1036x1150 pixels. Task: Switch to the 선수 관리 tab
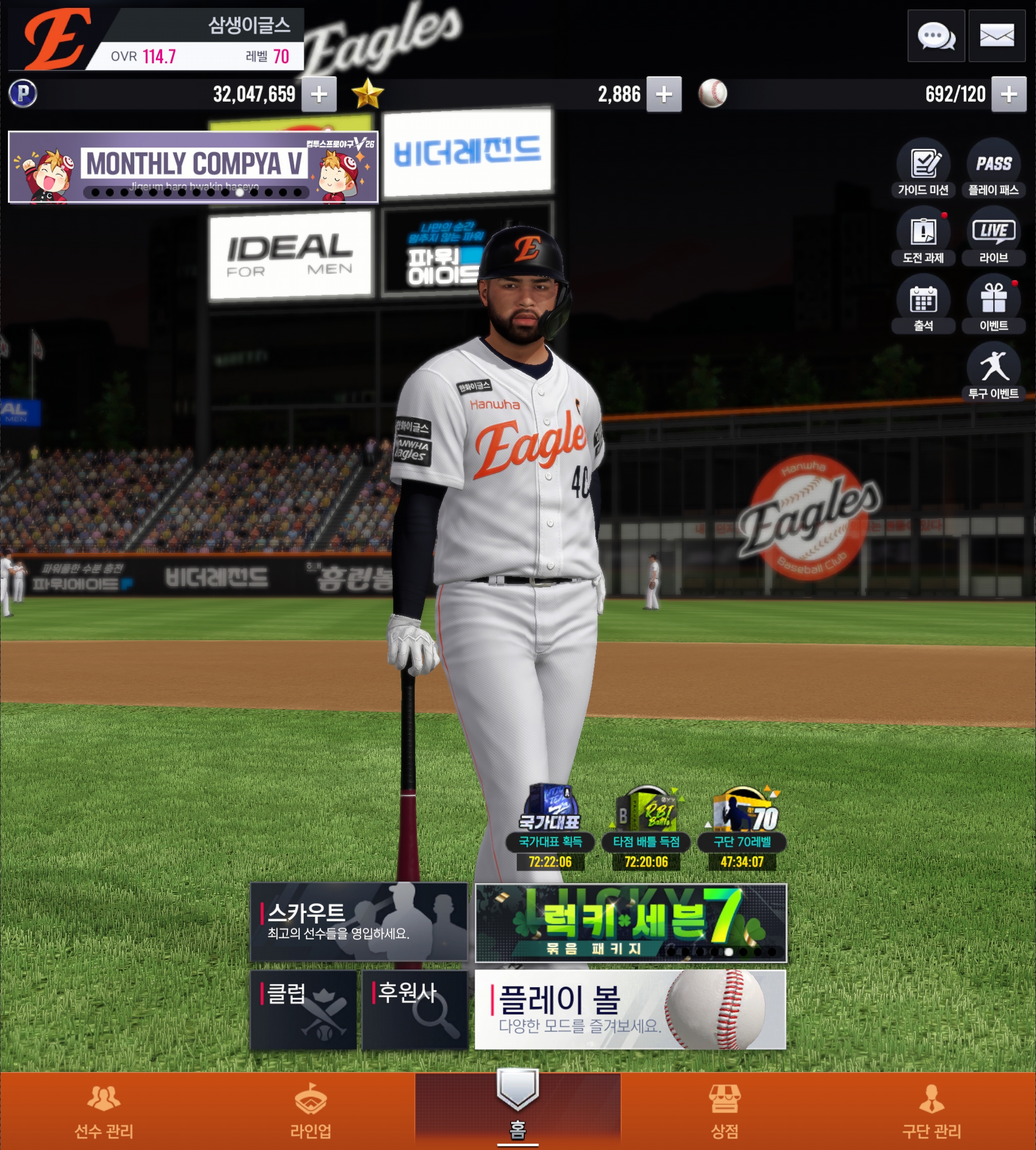click(104, 1111)
